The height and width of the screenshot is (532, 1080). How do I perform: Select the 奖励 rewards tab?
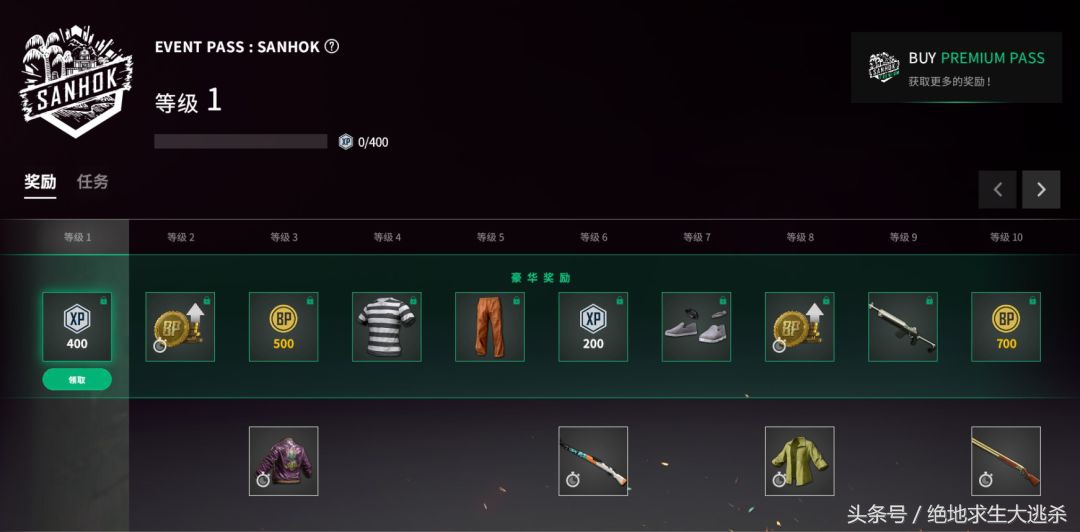click(40, 182)
